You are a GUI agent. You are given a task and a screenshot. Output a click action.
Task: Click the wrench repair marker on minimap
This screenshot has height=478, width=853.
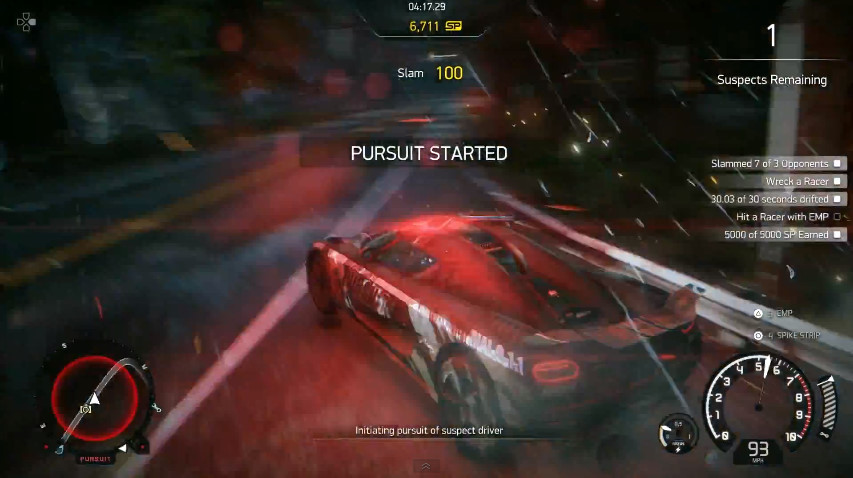click(x=157, y=408)
